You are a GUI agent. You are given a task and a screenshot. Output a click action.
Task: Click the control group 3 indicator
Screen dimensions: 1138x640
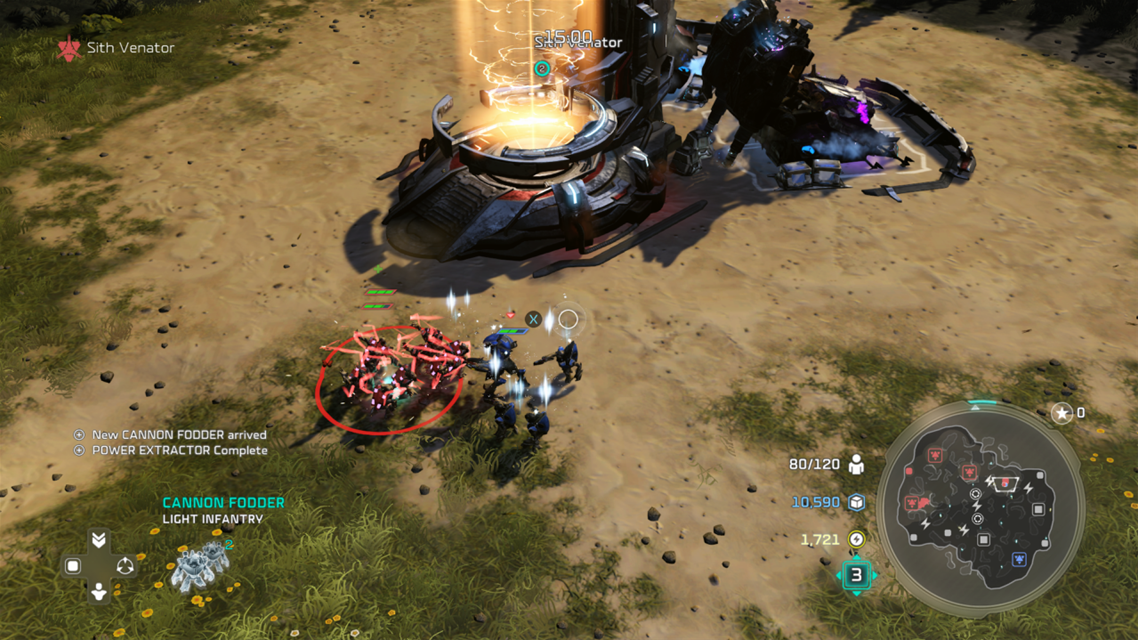[x=856, y=575]
